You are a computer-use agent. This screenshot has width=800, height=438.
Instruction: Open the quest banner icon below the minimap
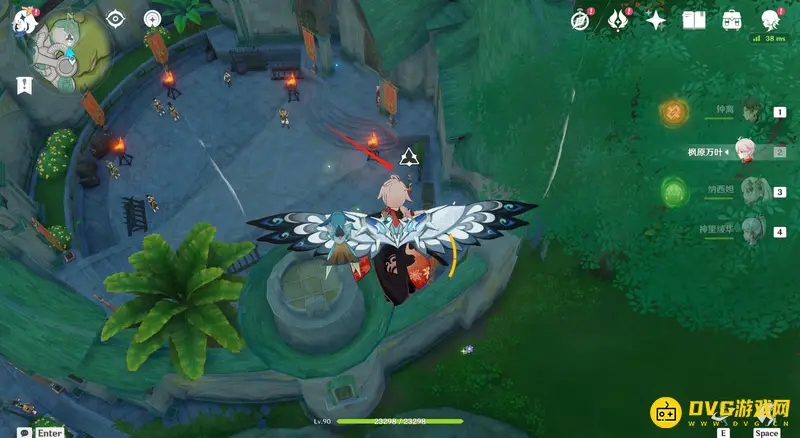pos(22,86)
